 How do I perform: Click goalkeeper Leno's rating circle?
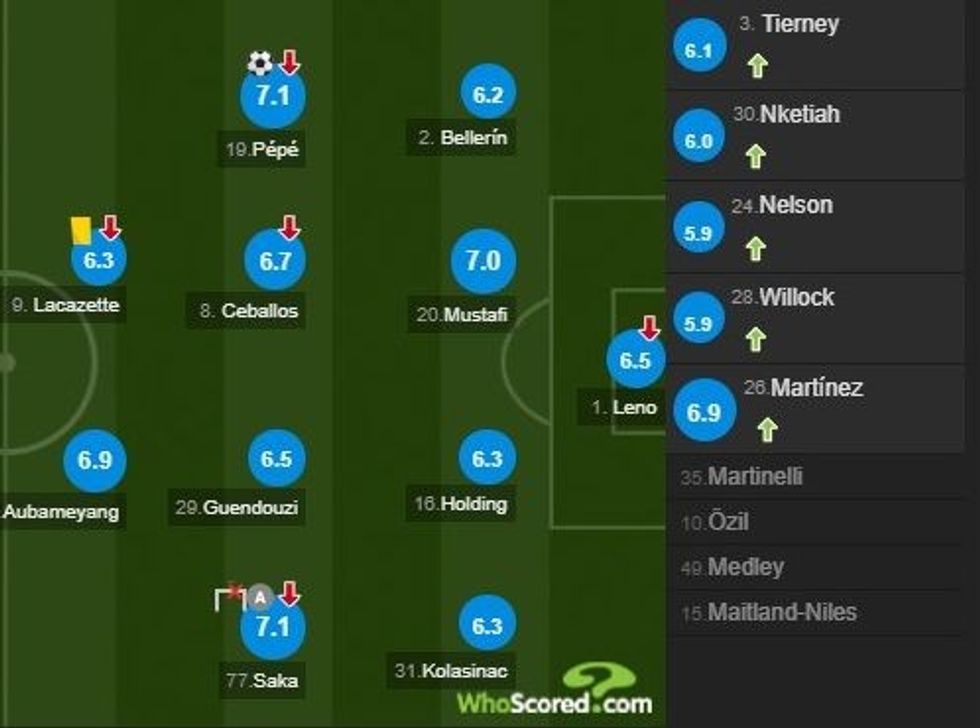click(x=635, y=361)
